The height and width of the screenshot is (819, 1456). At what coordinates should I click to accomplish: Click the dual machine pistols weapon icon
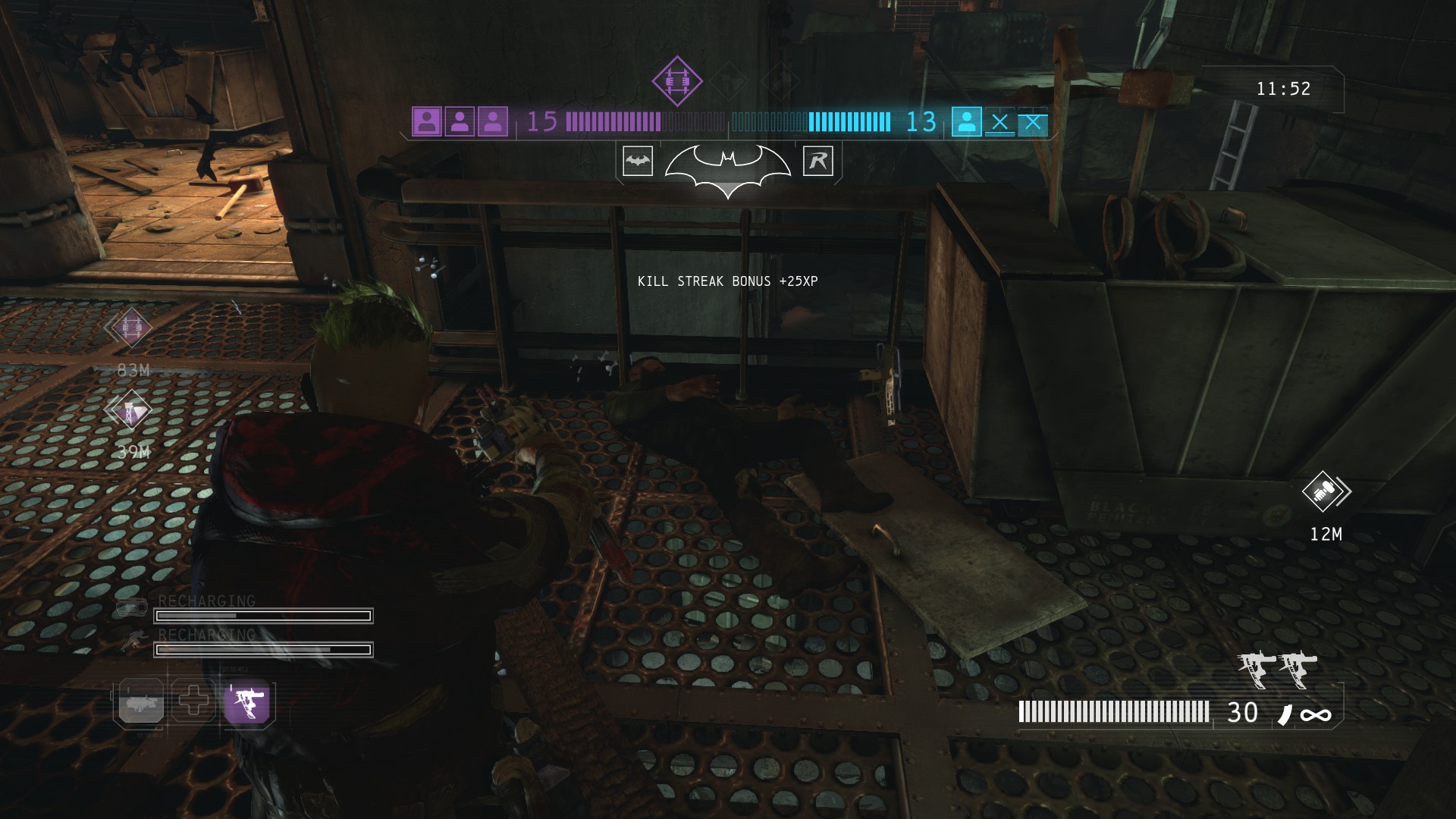pos(1278,670)
